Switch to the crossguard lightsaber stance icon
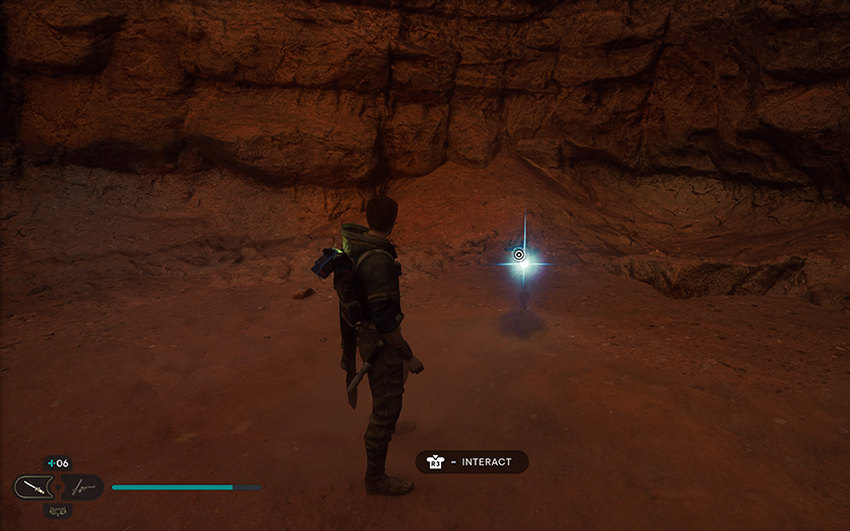The width and height of the screenshot is (850, 531). point(85,488)
